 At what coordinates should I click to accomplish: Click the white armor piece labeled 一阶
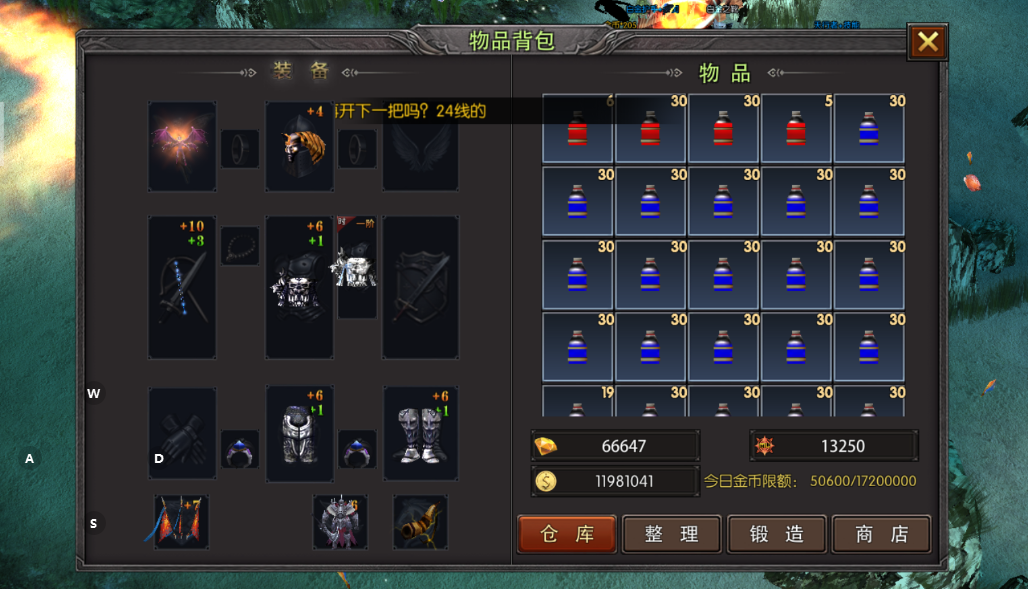(355, 265)
